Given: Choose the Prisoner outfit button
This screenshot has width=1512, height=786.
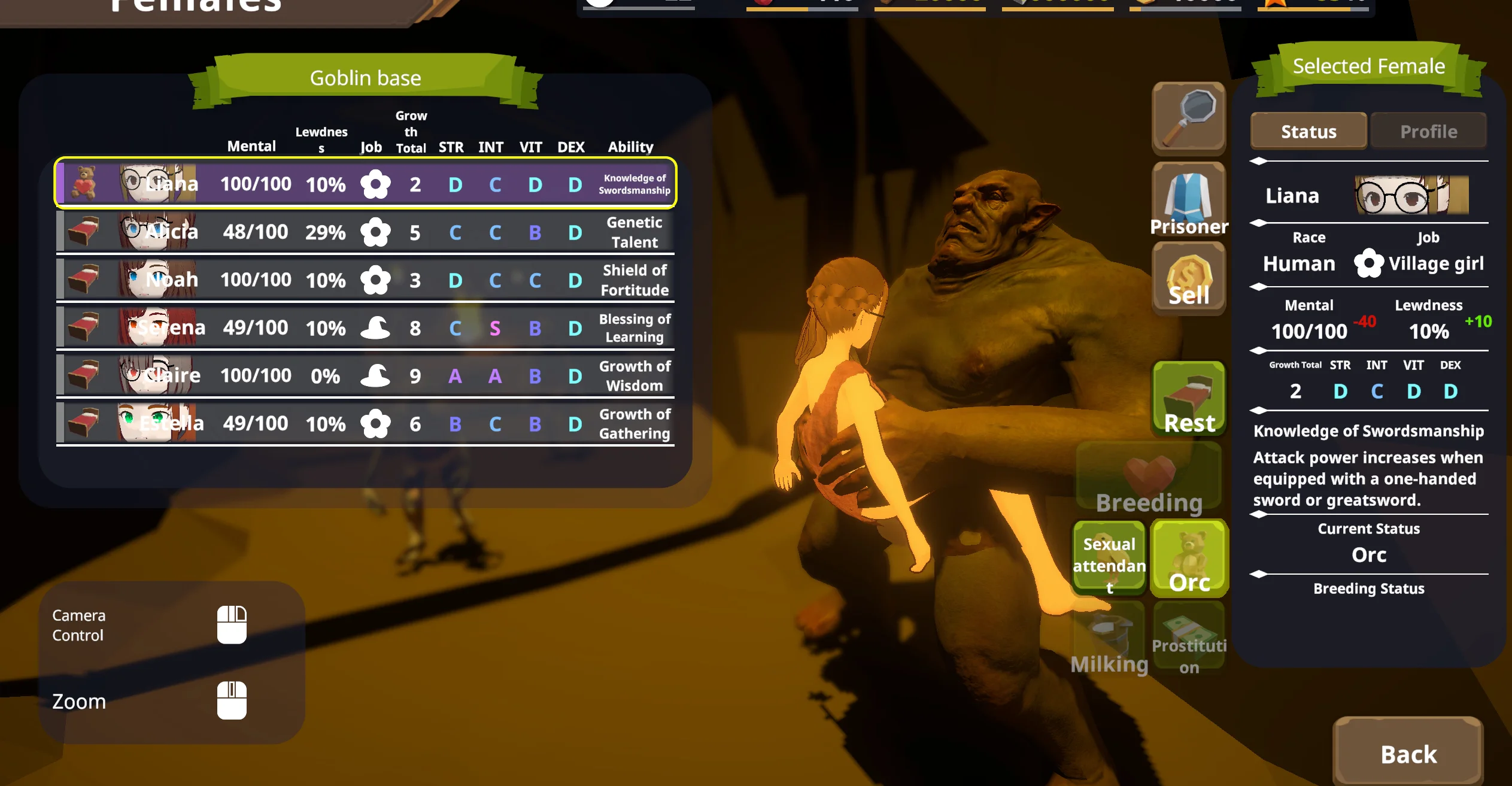Looking at the screenshot, I should [1189, 200].
